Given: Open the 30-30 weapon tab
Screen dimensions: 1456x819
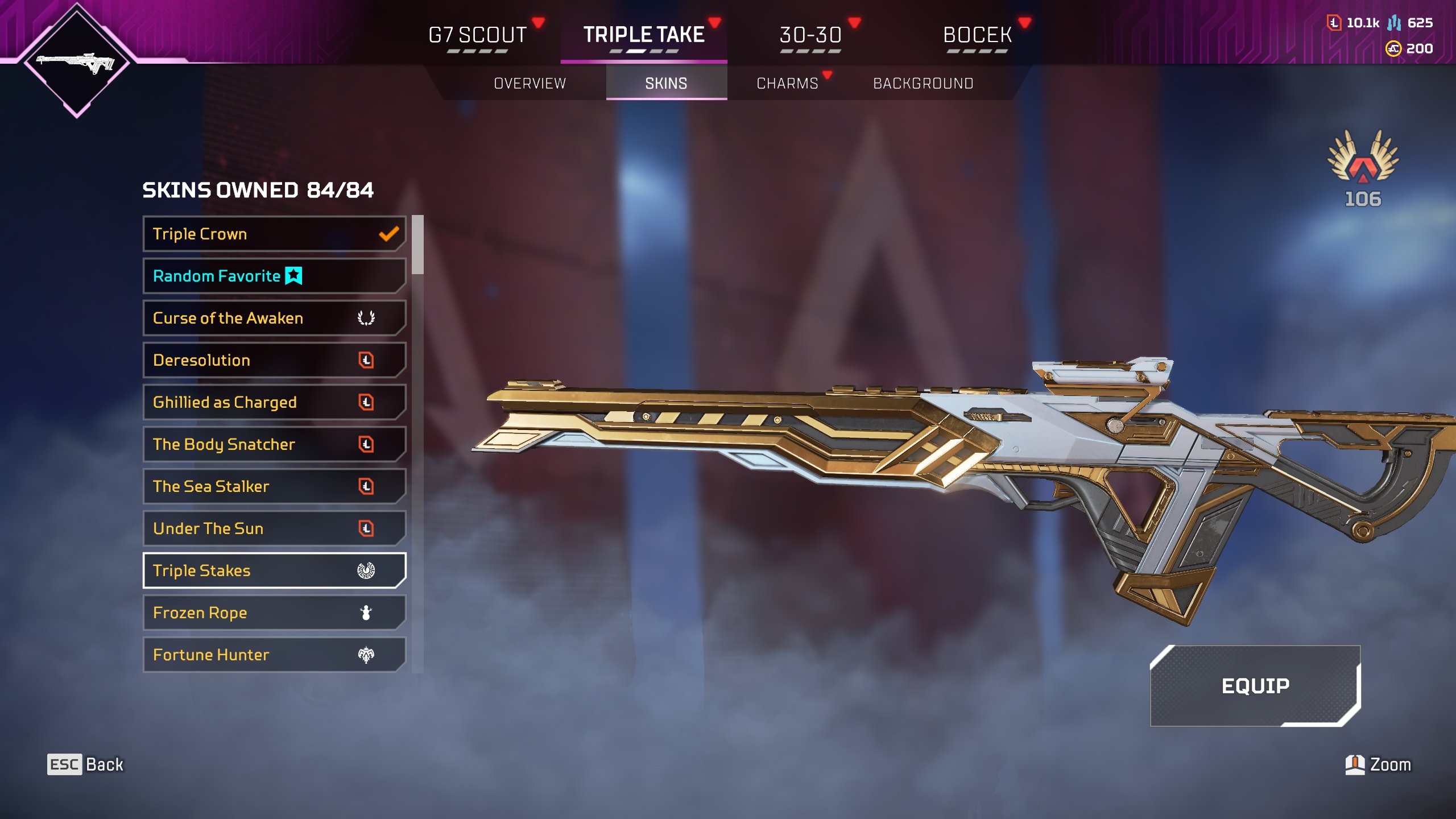Looking at the screenshot, I should 810,35.
